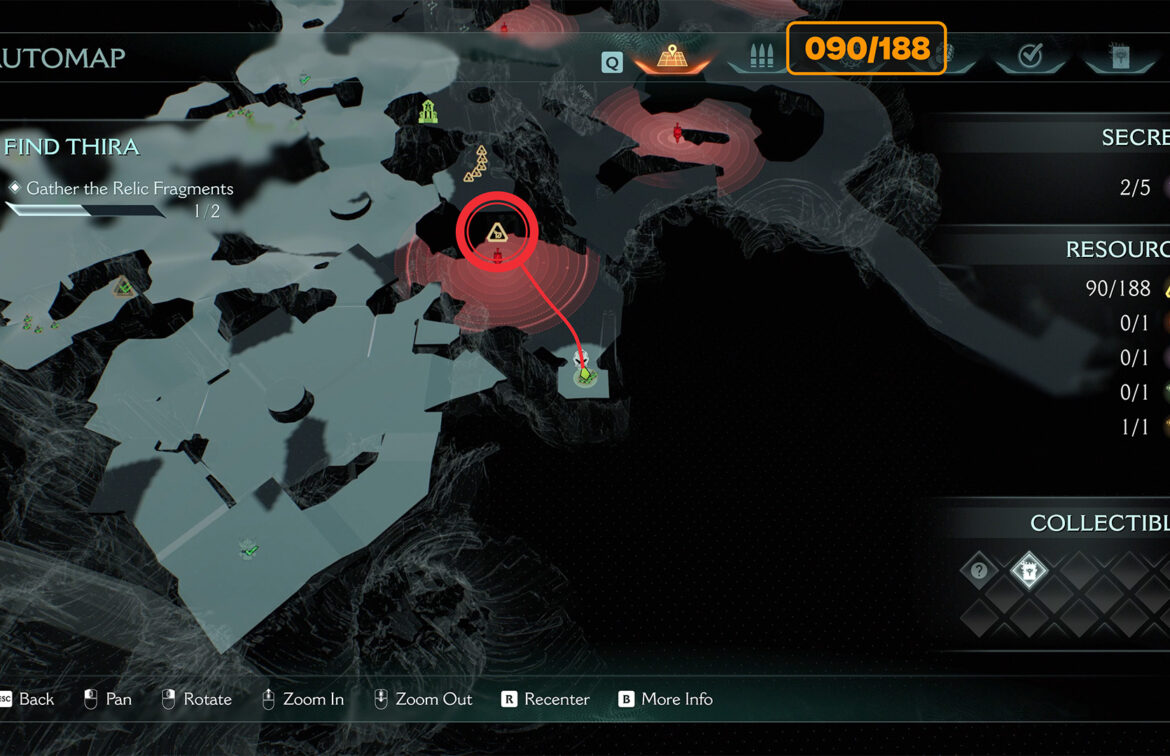Image resolution: width=1170 pixels, height=756 pixels.
Task: Select the Automap tab with map pin icon
Action: pyautogui.click(x=671, y=57)
